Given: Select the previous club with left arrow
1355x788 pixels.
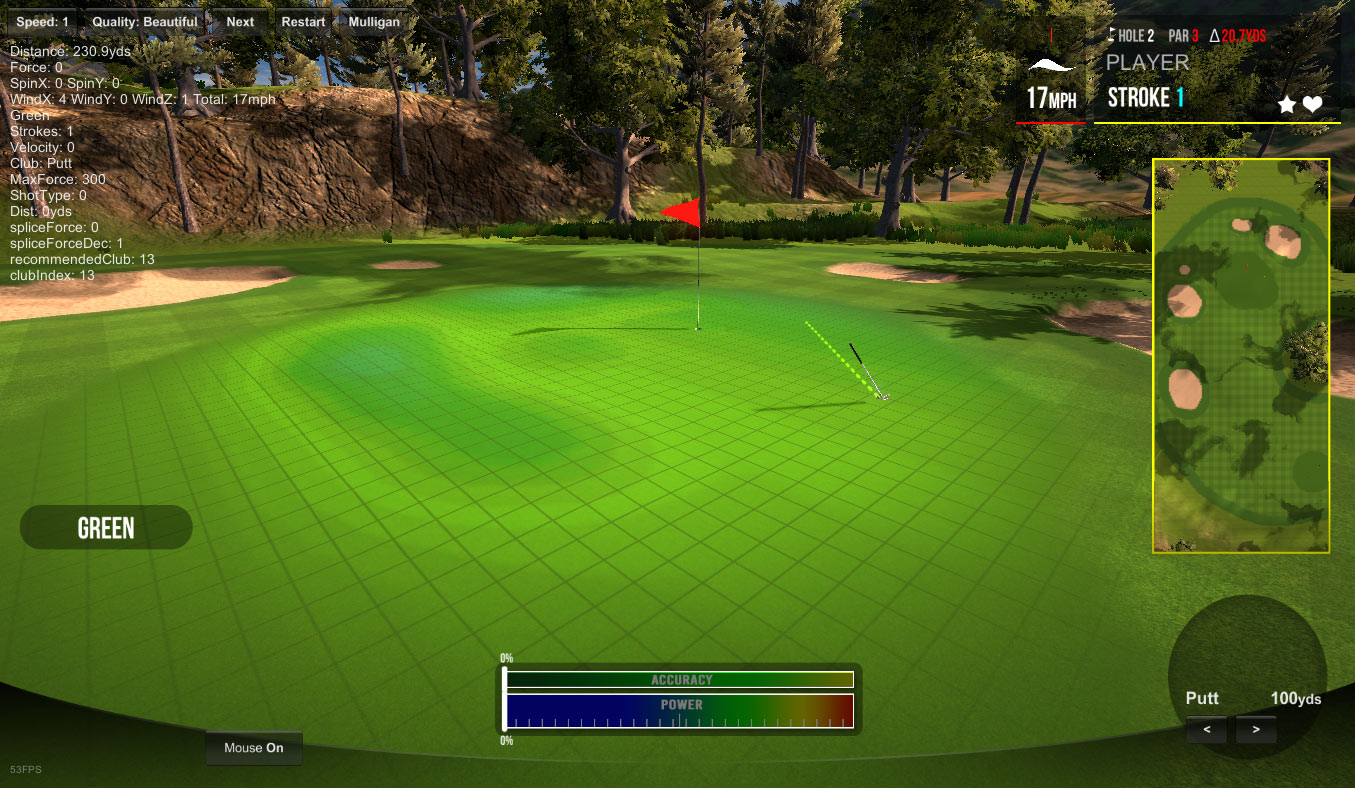Looking at the screenshot, I should pyautogui.click(x=1207, y=730).
